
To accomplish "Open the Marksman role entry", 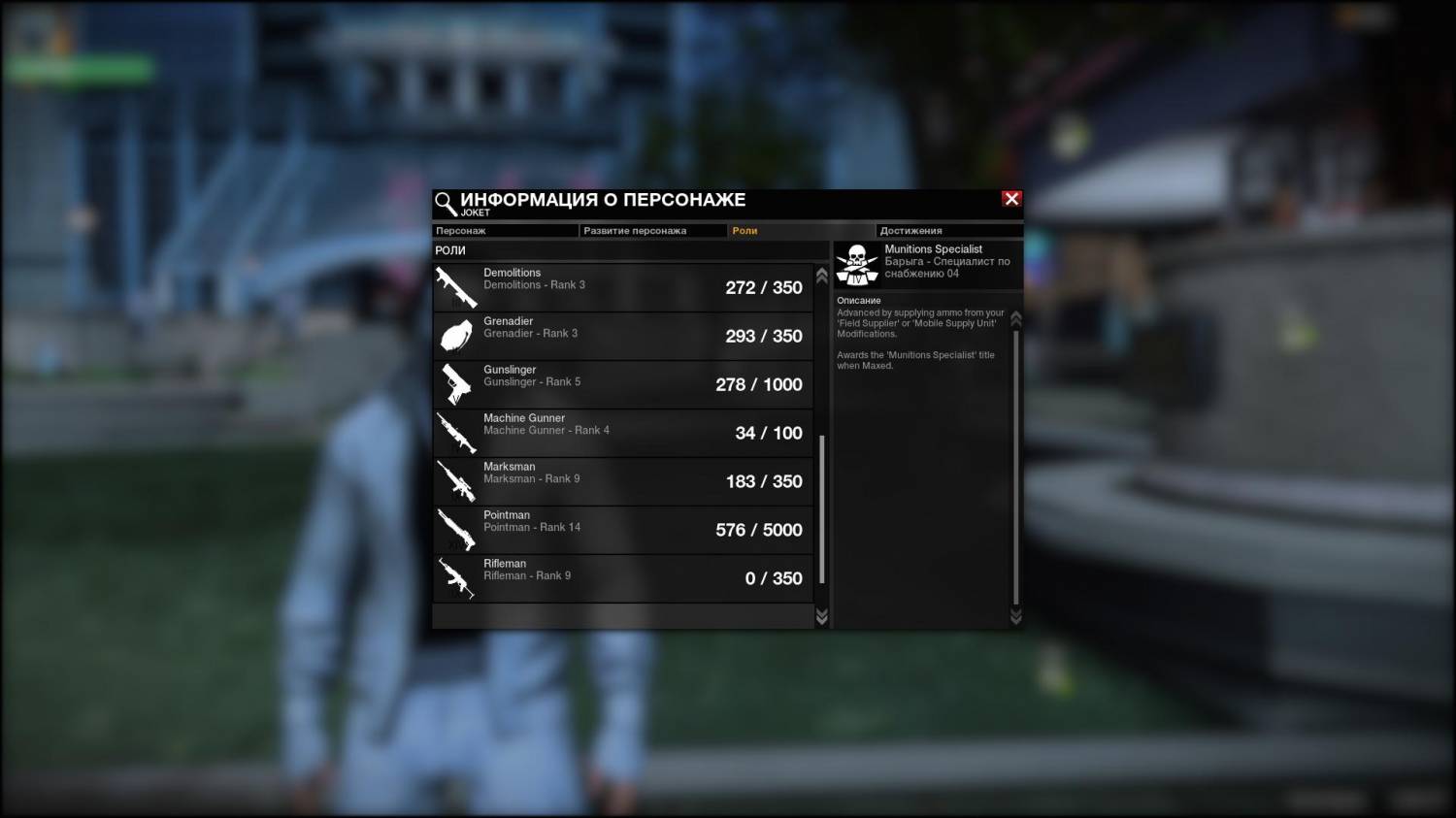I will (622, 481).
